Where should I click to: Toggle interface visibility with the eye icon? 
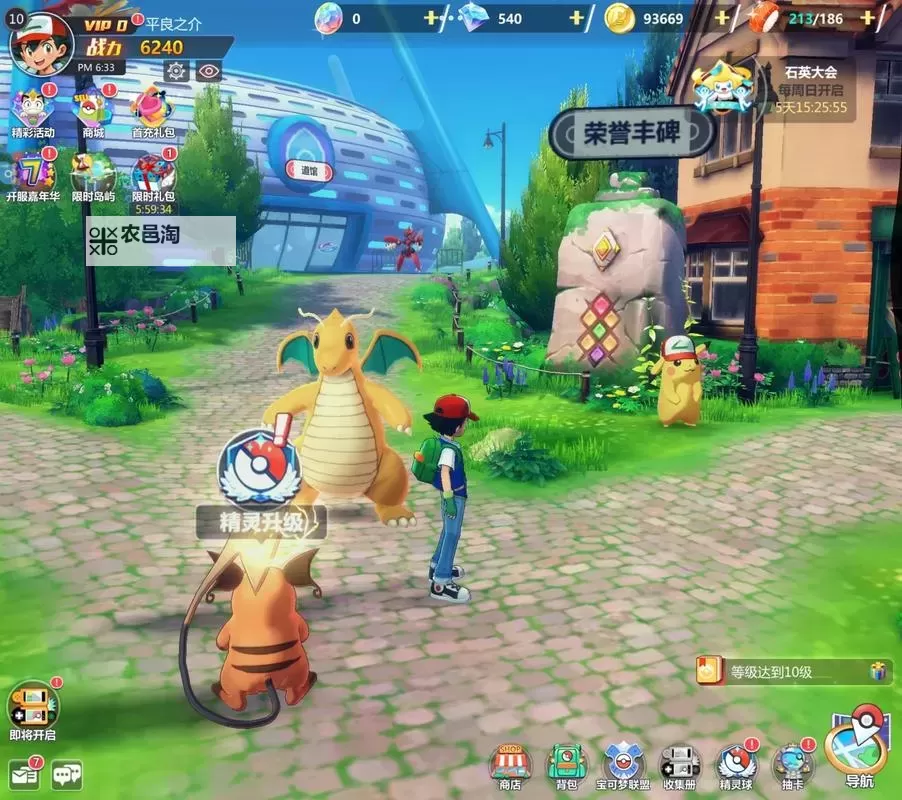coord(208,70)
